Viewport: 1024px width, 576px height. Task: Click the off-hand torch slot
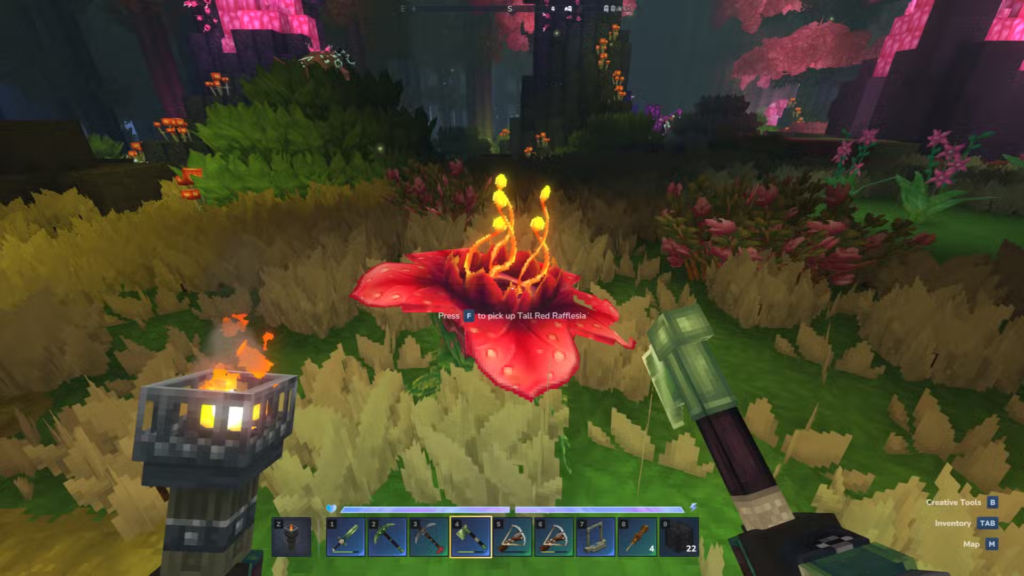coord(291,537)
